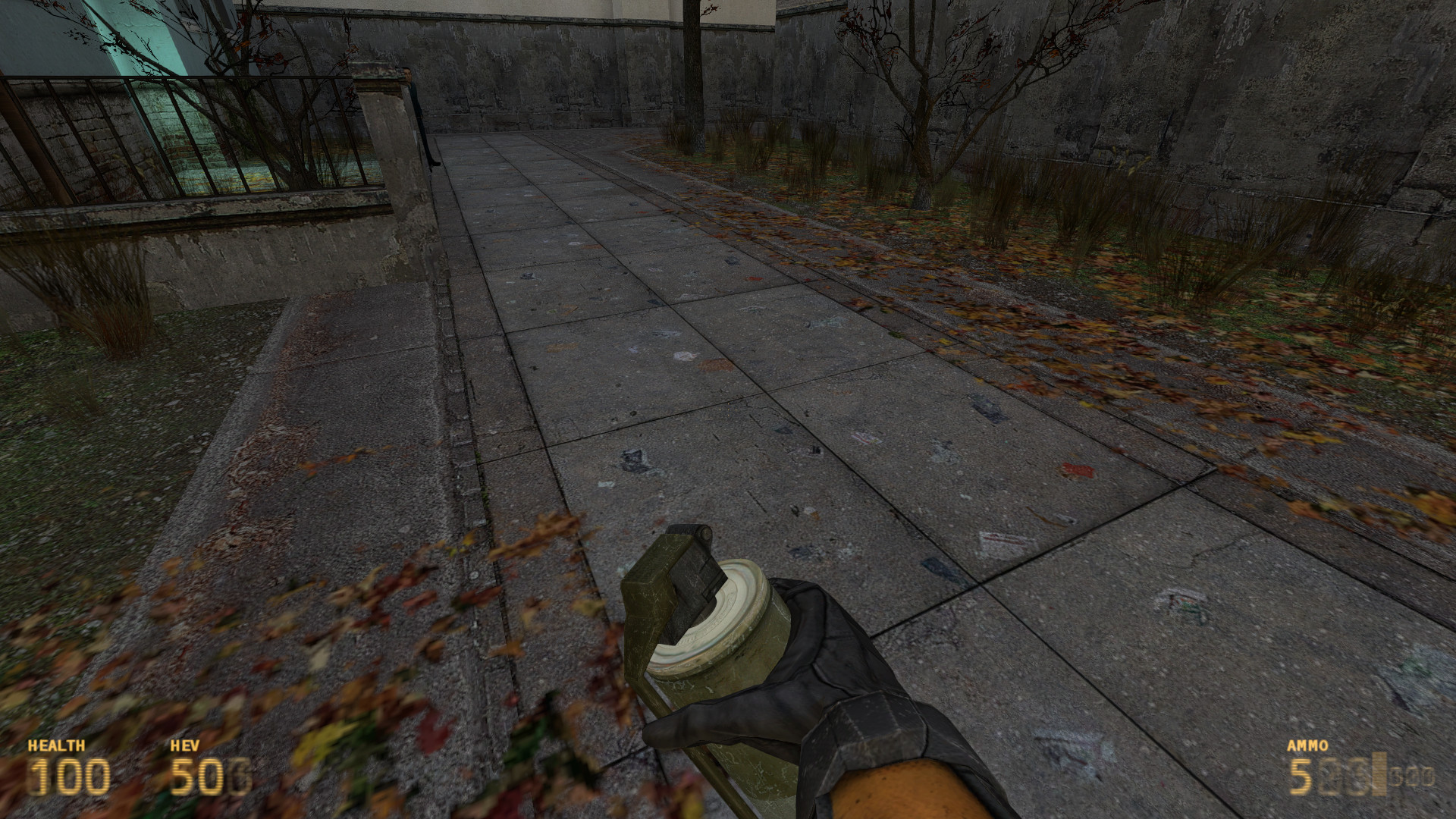Click the health value reading 100
1456x819 pixels.
tap(69, 777)
